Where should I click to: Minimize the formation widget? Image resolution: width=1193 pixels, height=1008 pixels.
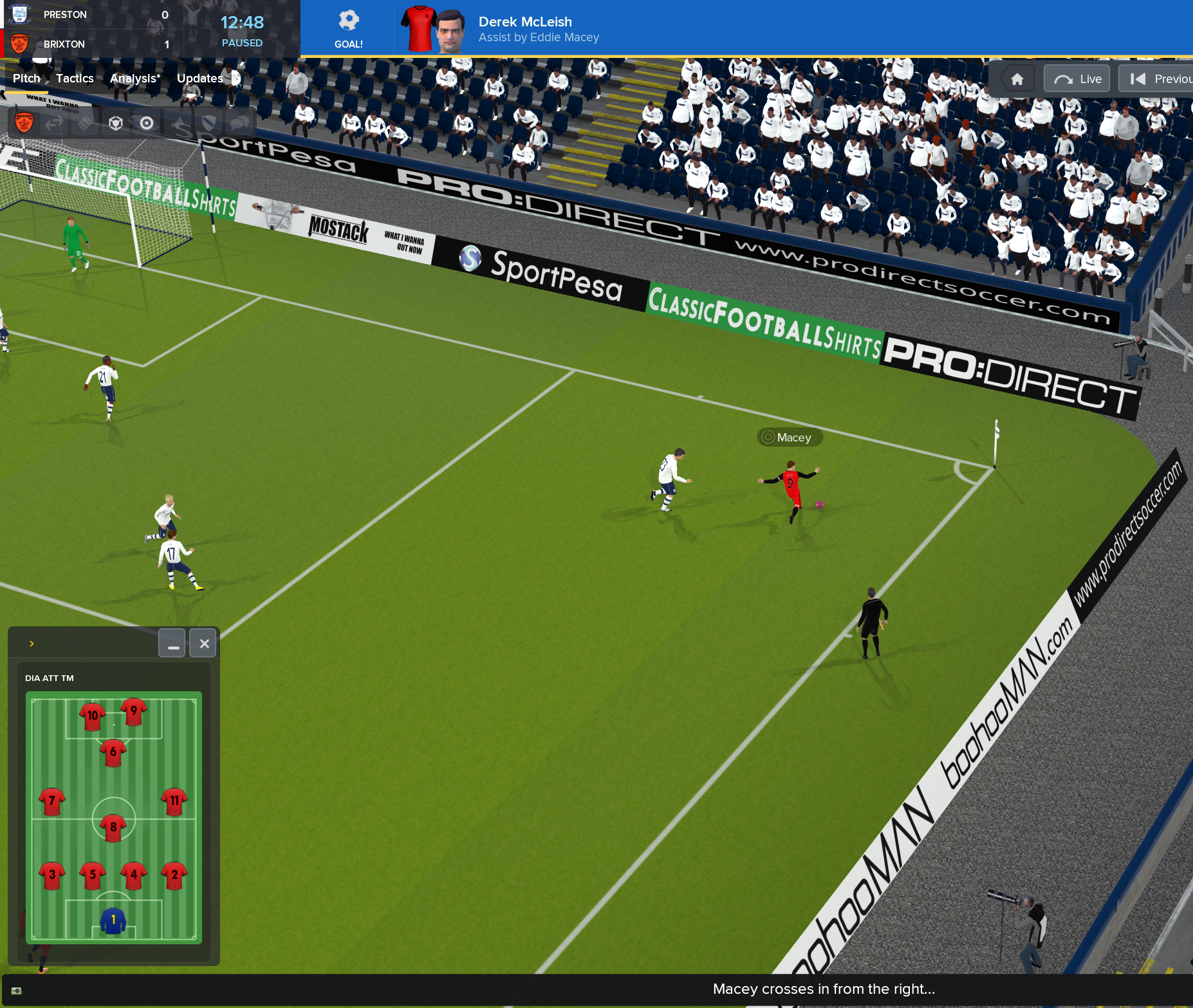[x=172, y=643]
